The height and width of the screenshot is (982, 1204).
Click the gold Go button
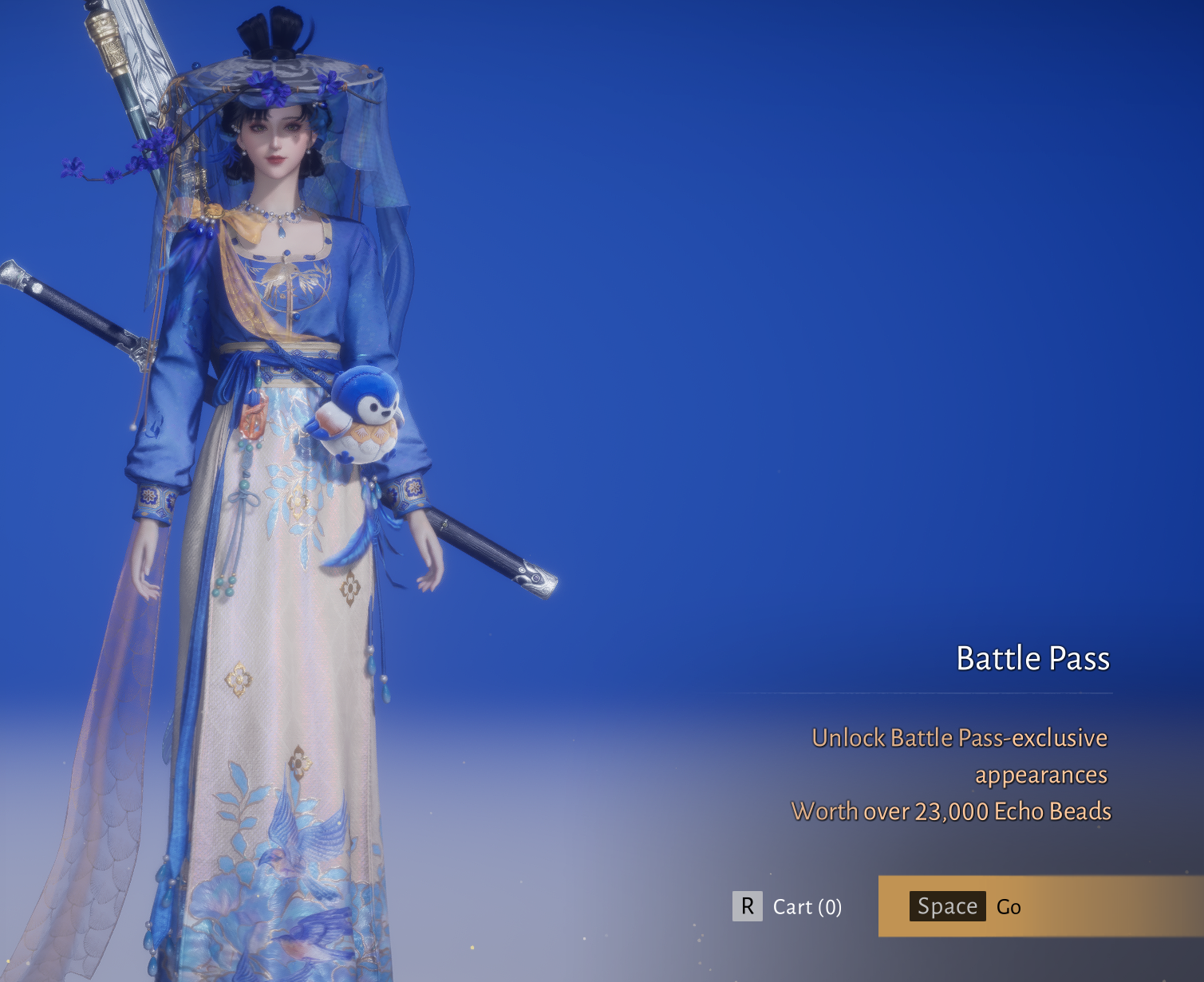point(1039,906)
